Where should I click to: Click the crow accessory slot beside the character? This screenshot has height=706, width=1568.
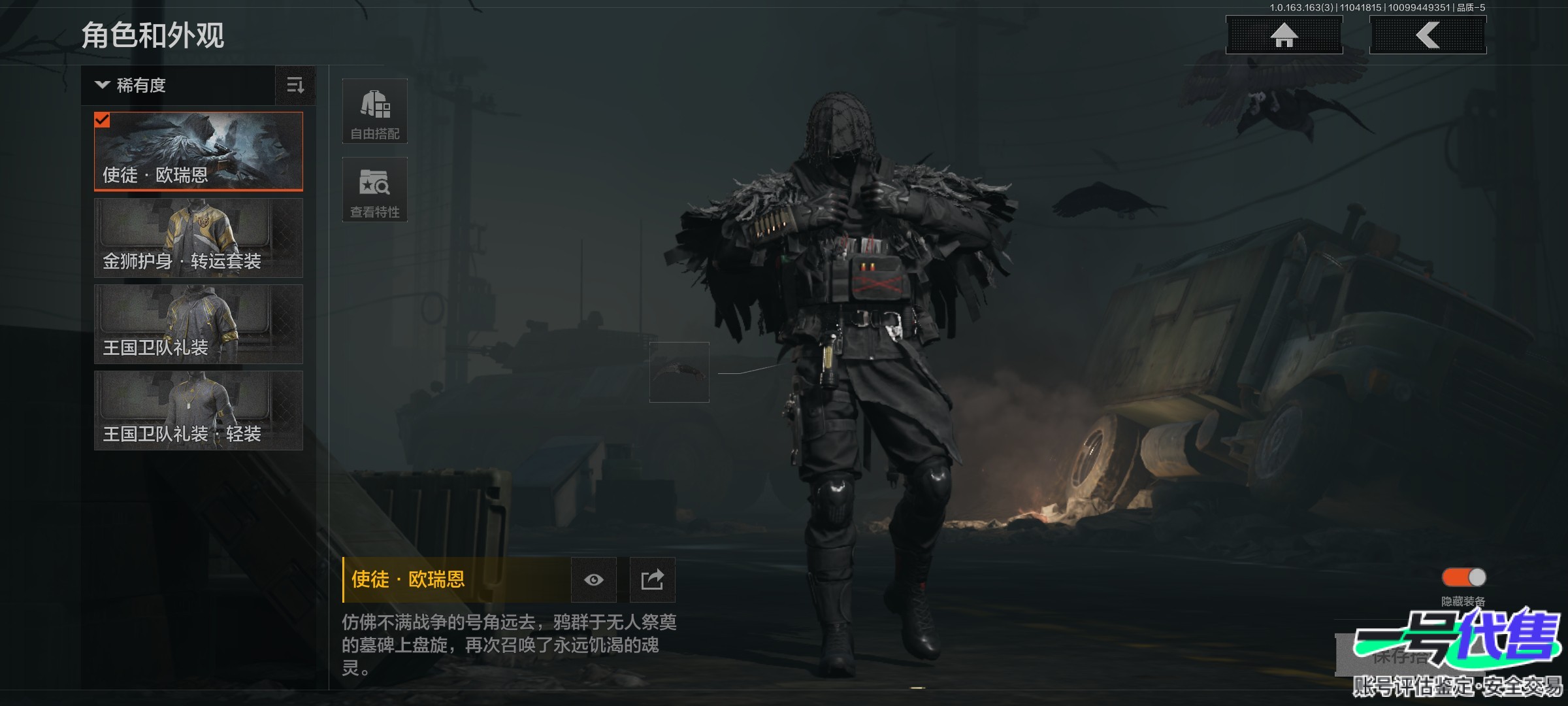679,372
